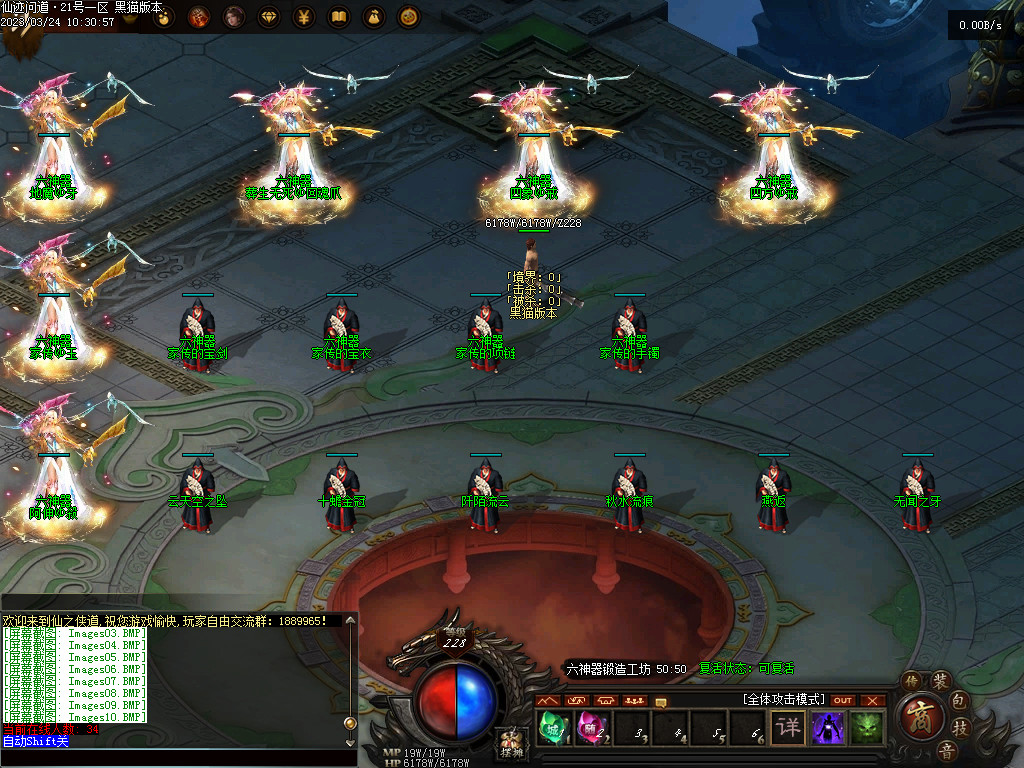Open the diamond icon in the top bar
This screenshot has width=1024, height=768.
[x=270, y=17]
